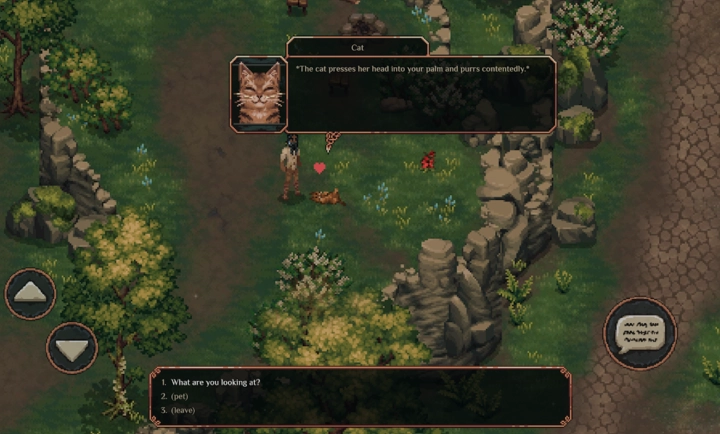Select the (pet) dialogue option
The width and height of the screenshot is (720, 434).
tap(180, 396)
